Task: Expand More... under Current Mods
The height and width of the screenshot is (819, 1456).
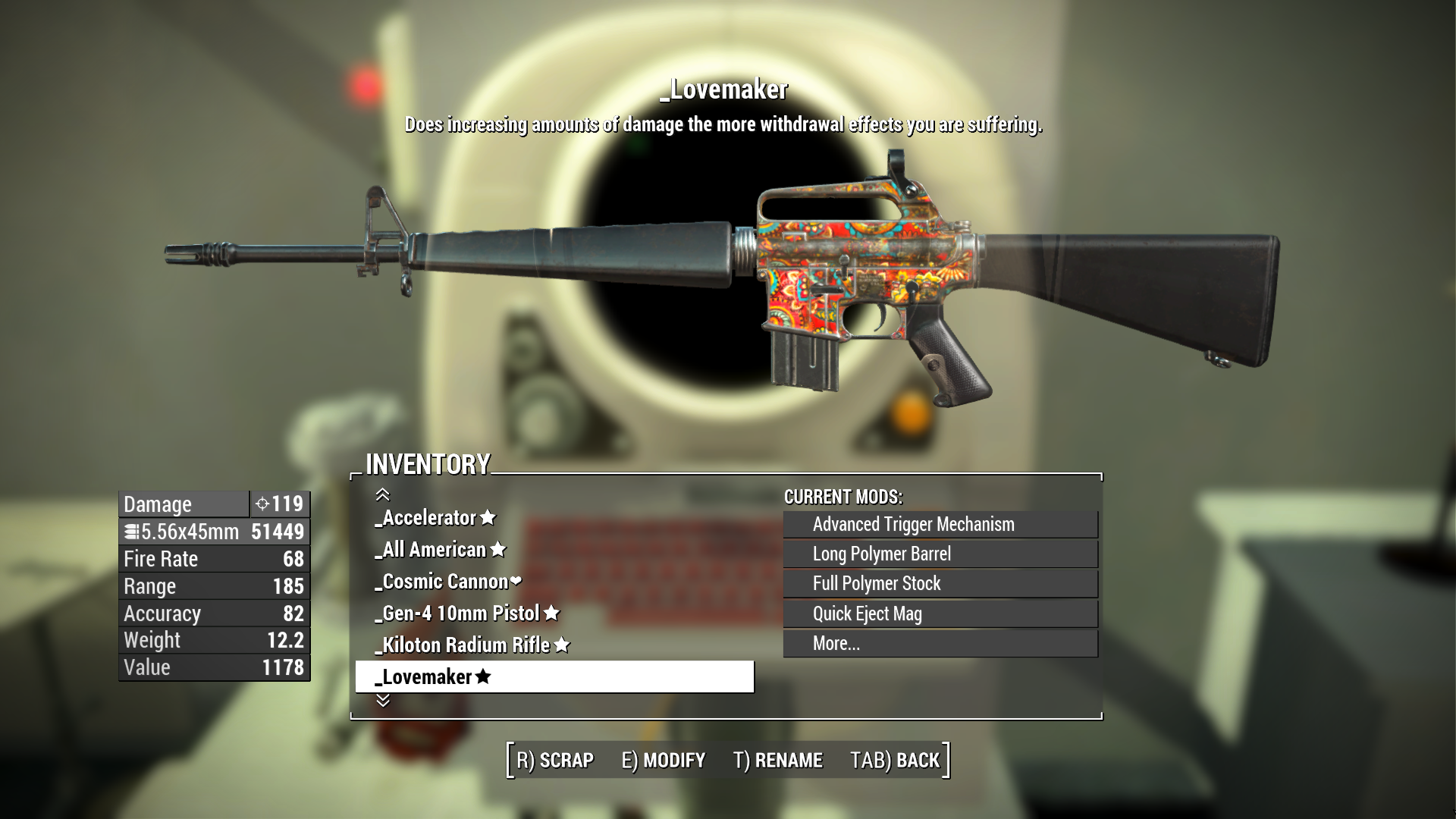Action: coord(939,643)
